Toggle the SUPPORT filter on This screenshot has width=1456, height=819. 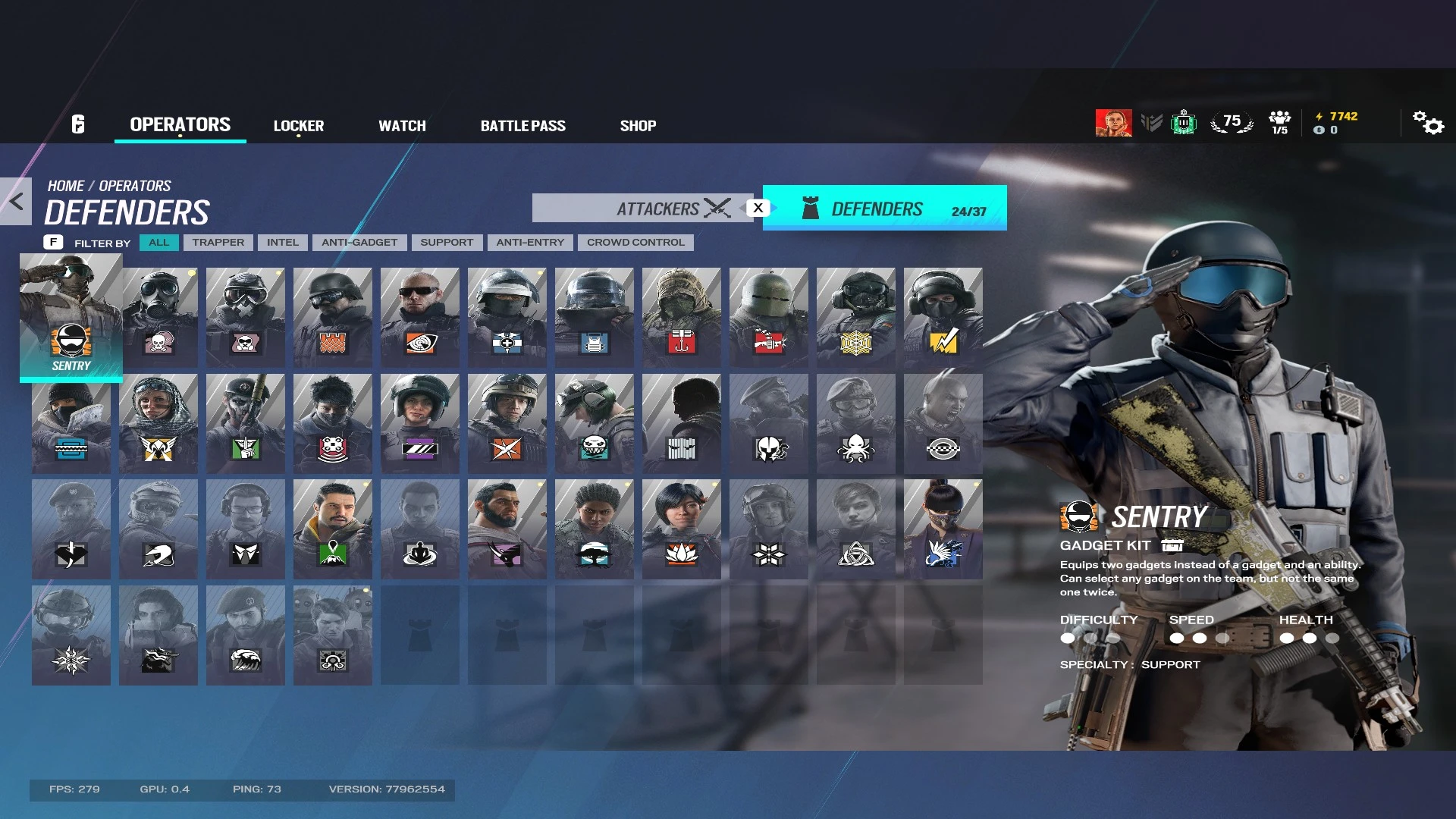click(447, 242)
